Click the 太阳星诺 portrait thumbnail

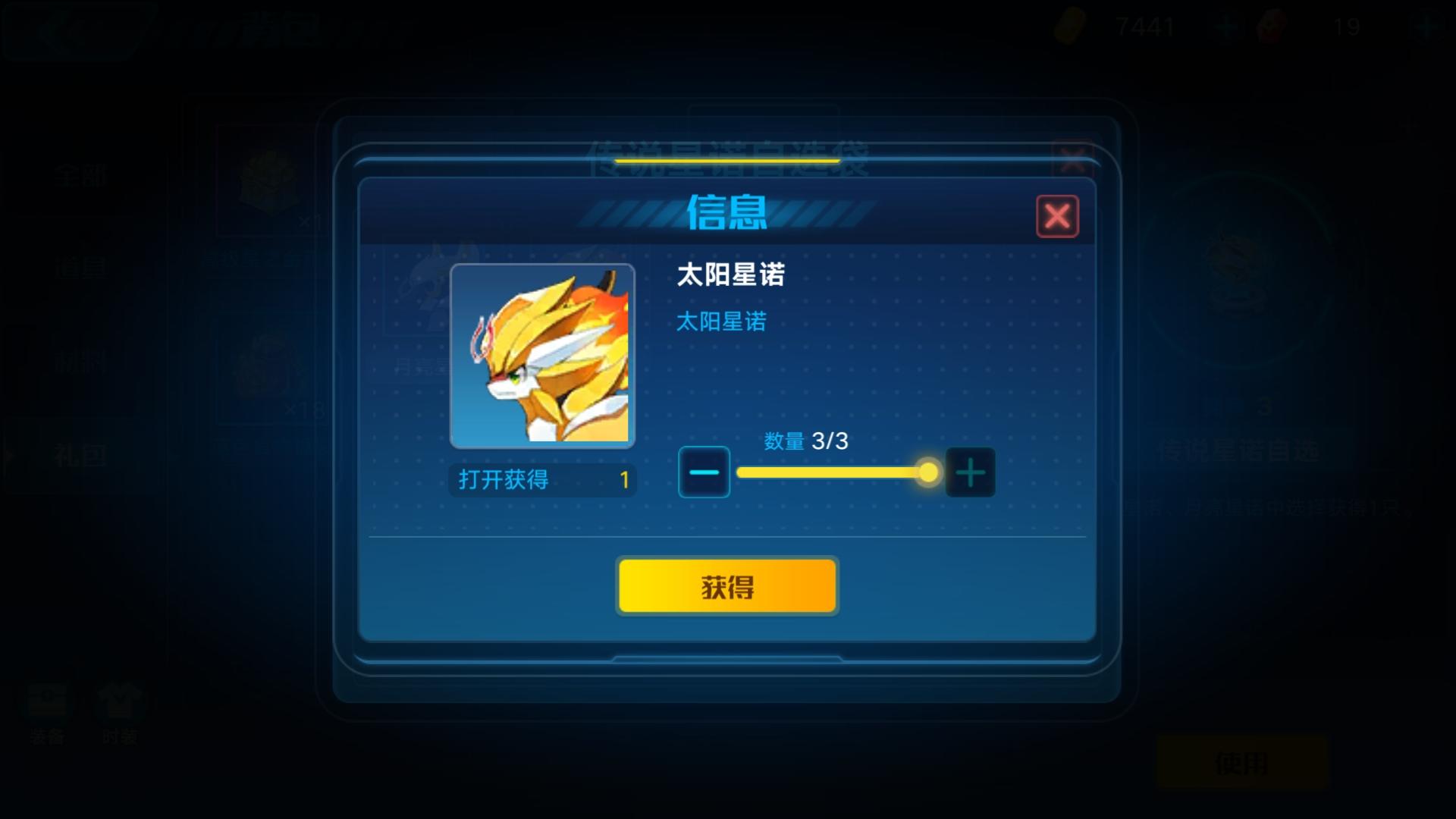541,355
